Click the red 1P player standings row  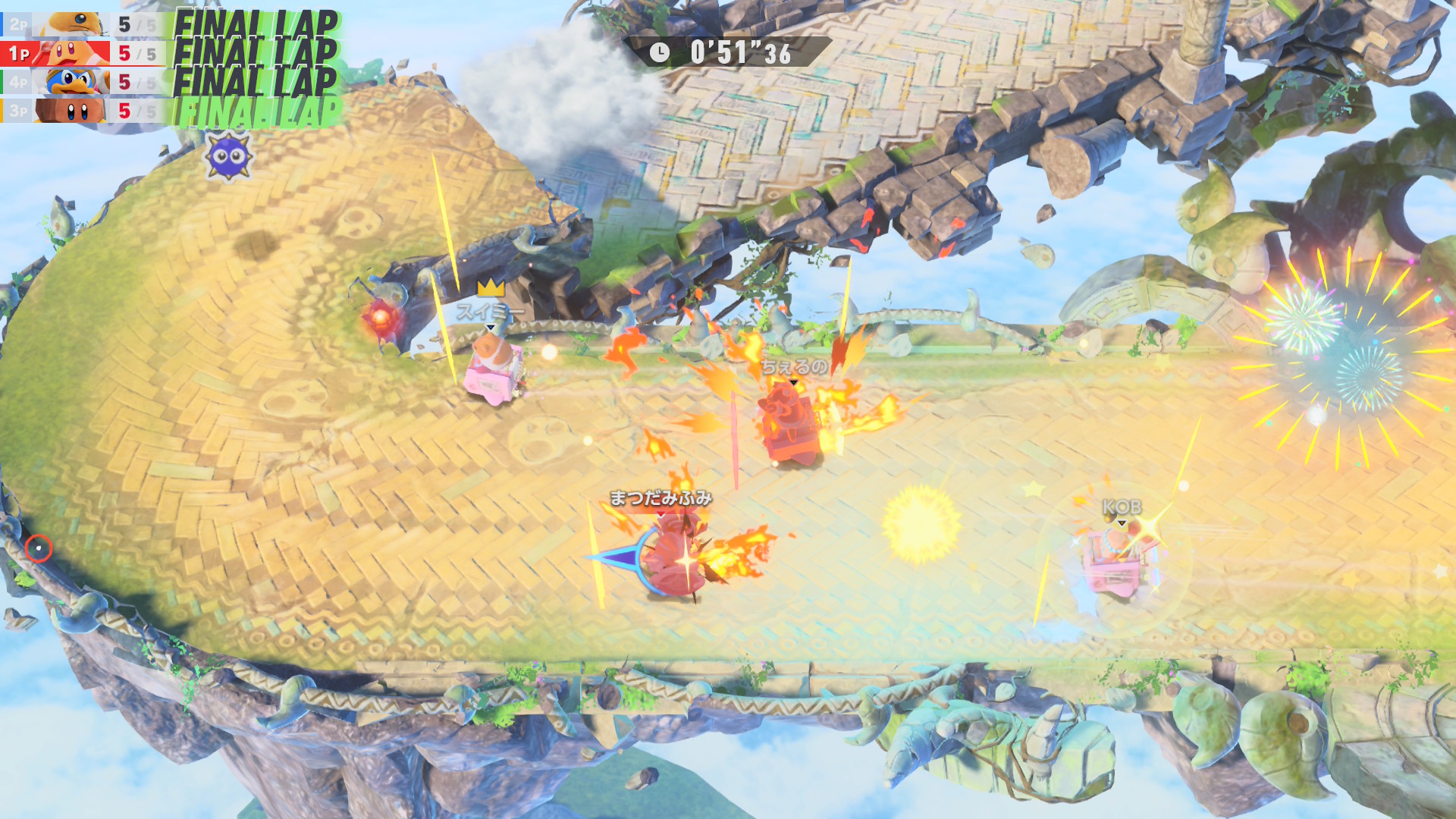83,53
